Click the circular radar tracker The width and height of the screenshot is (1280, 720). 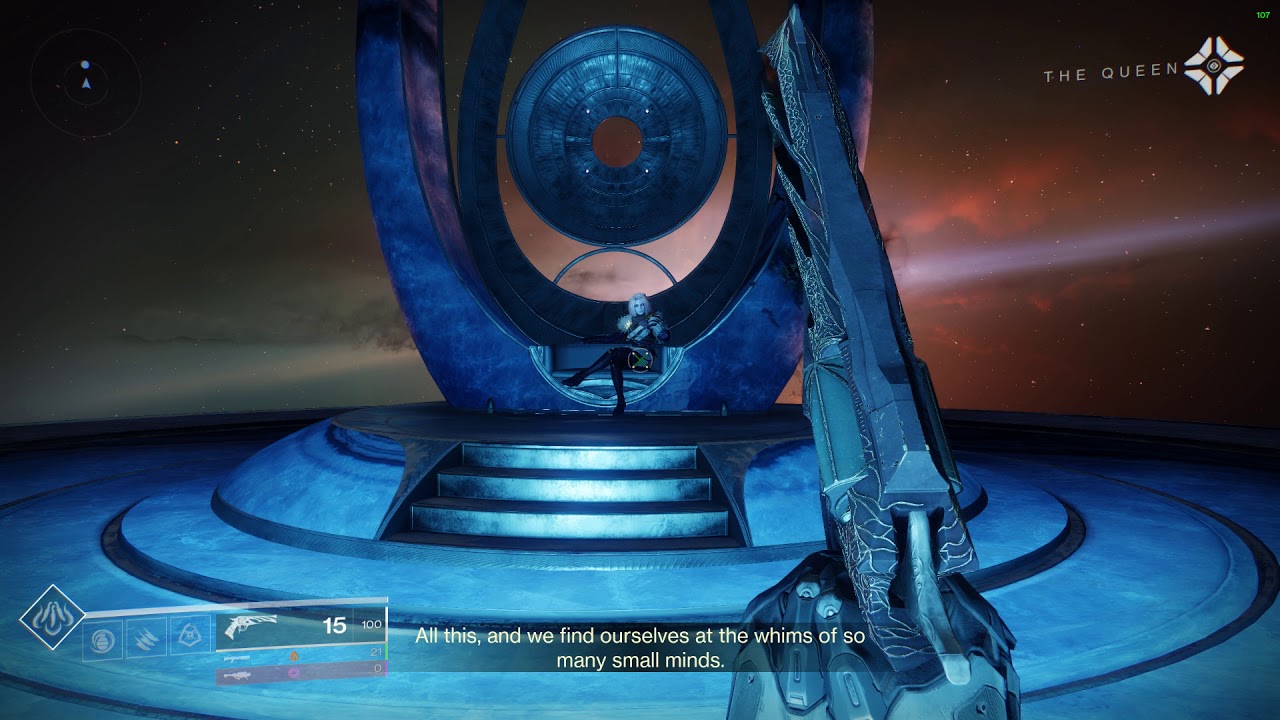click(x=86, y=82)
